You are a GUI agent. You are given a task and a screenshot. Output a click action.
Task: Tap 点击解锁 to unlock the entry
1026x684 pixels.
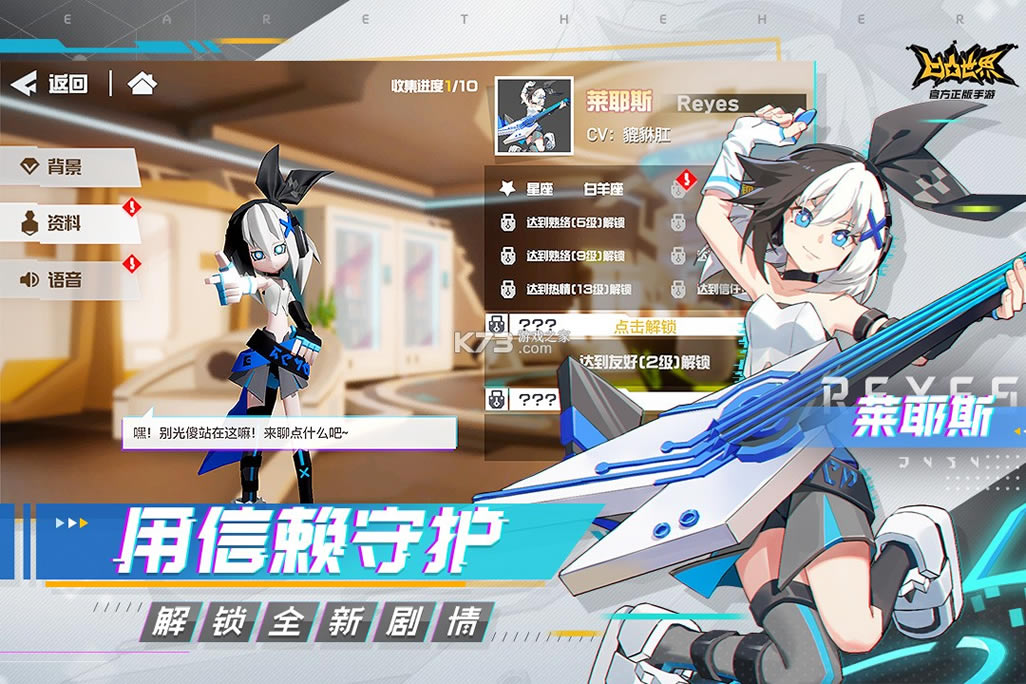click(x=644, y=326)
